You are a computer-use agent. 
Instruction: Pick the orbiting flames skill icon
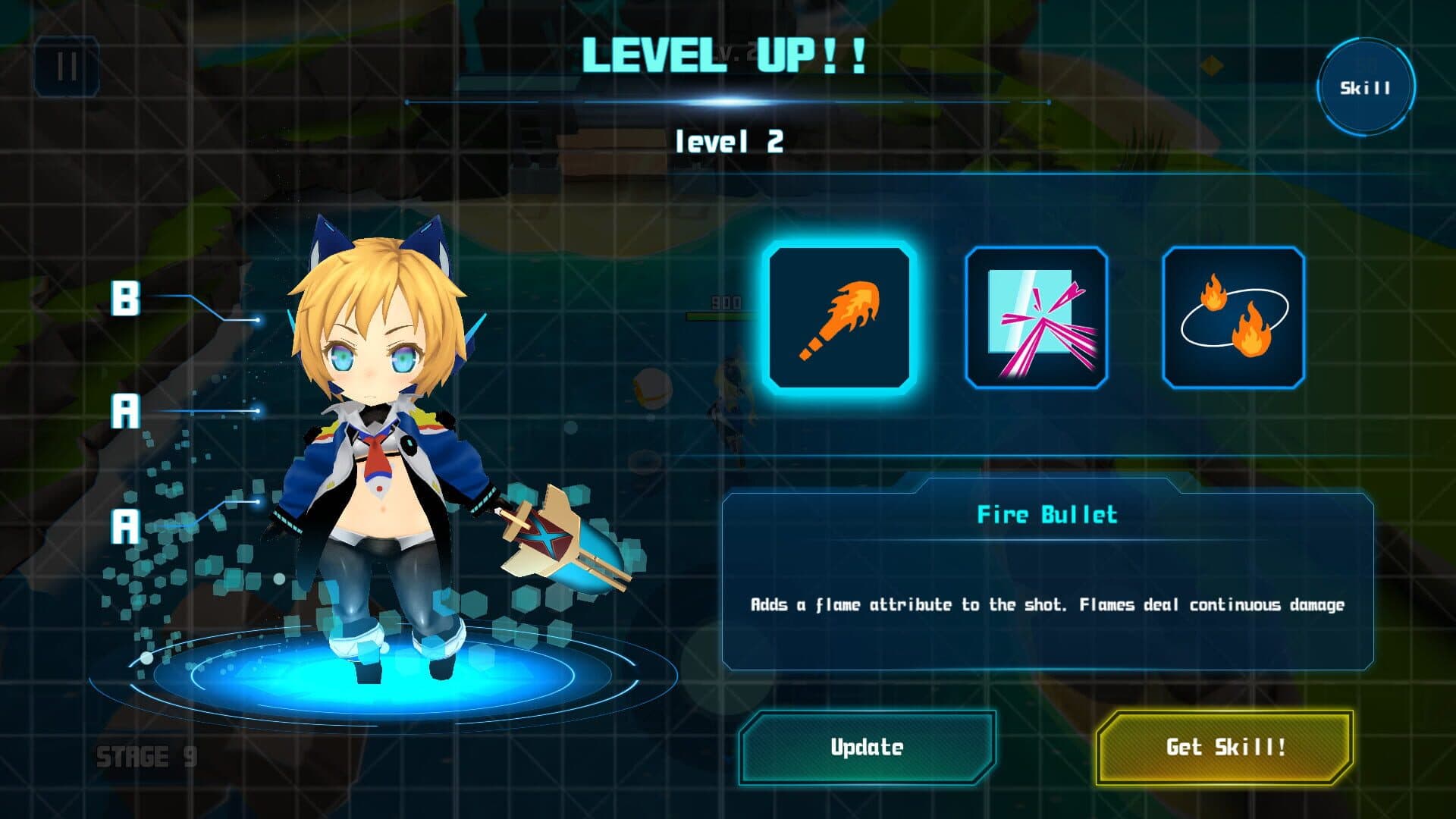pyautogui.click(x=1233, y=318)
